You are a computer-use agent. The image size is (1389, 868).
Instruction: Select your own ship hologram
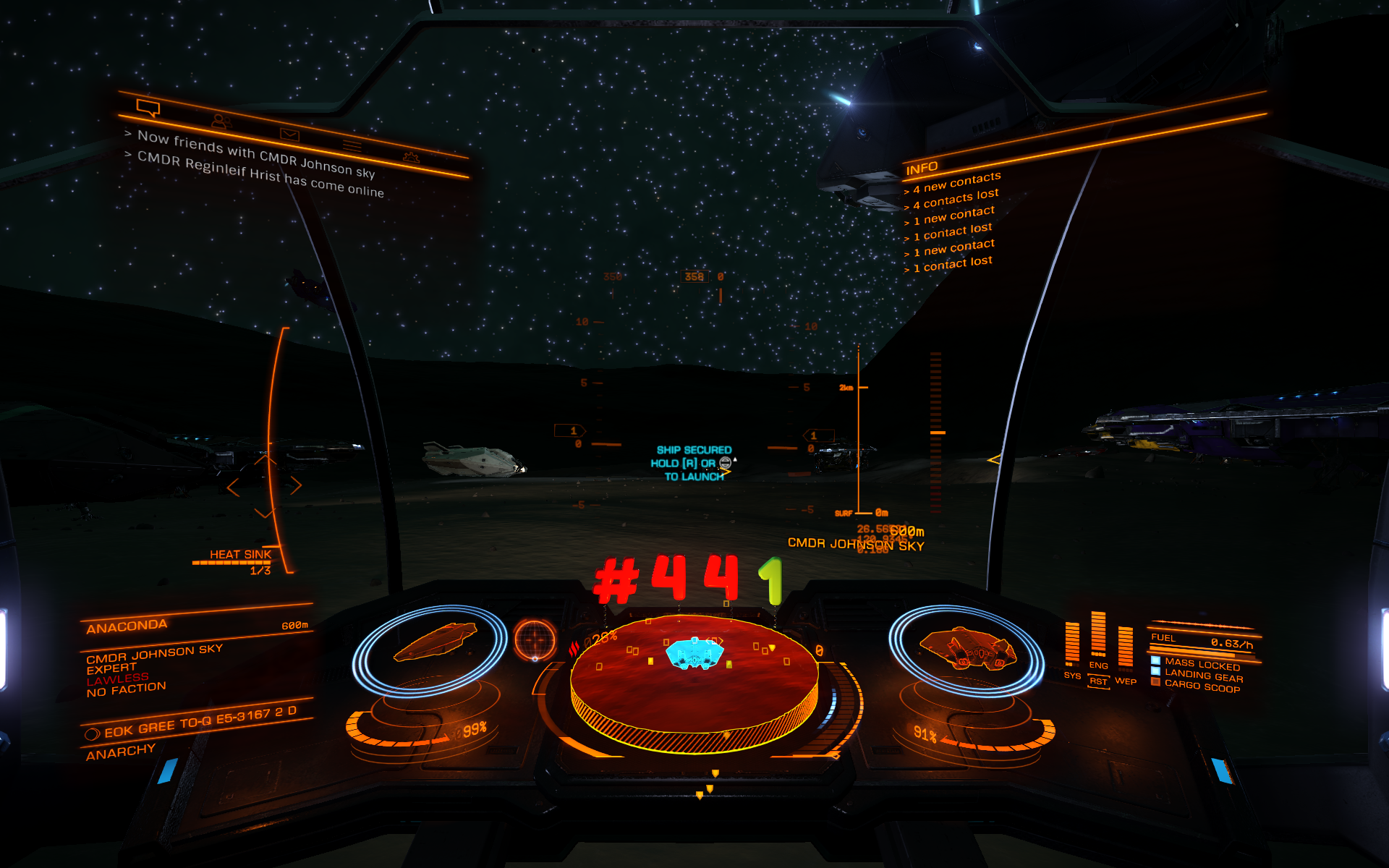coord(967,647)
